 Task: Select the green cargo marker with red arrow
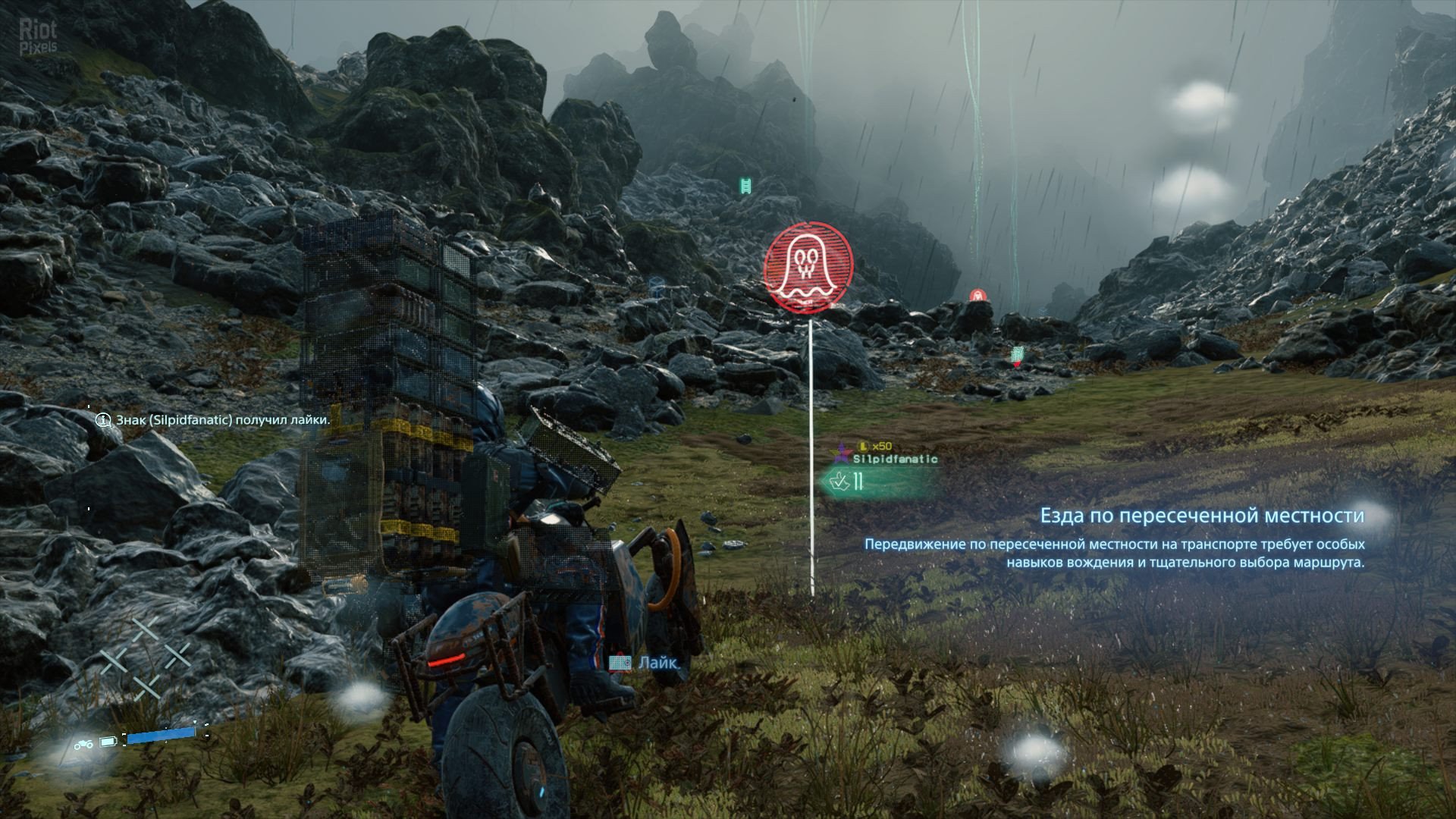(1018, 354)
